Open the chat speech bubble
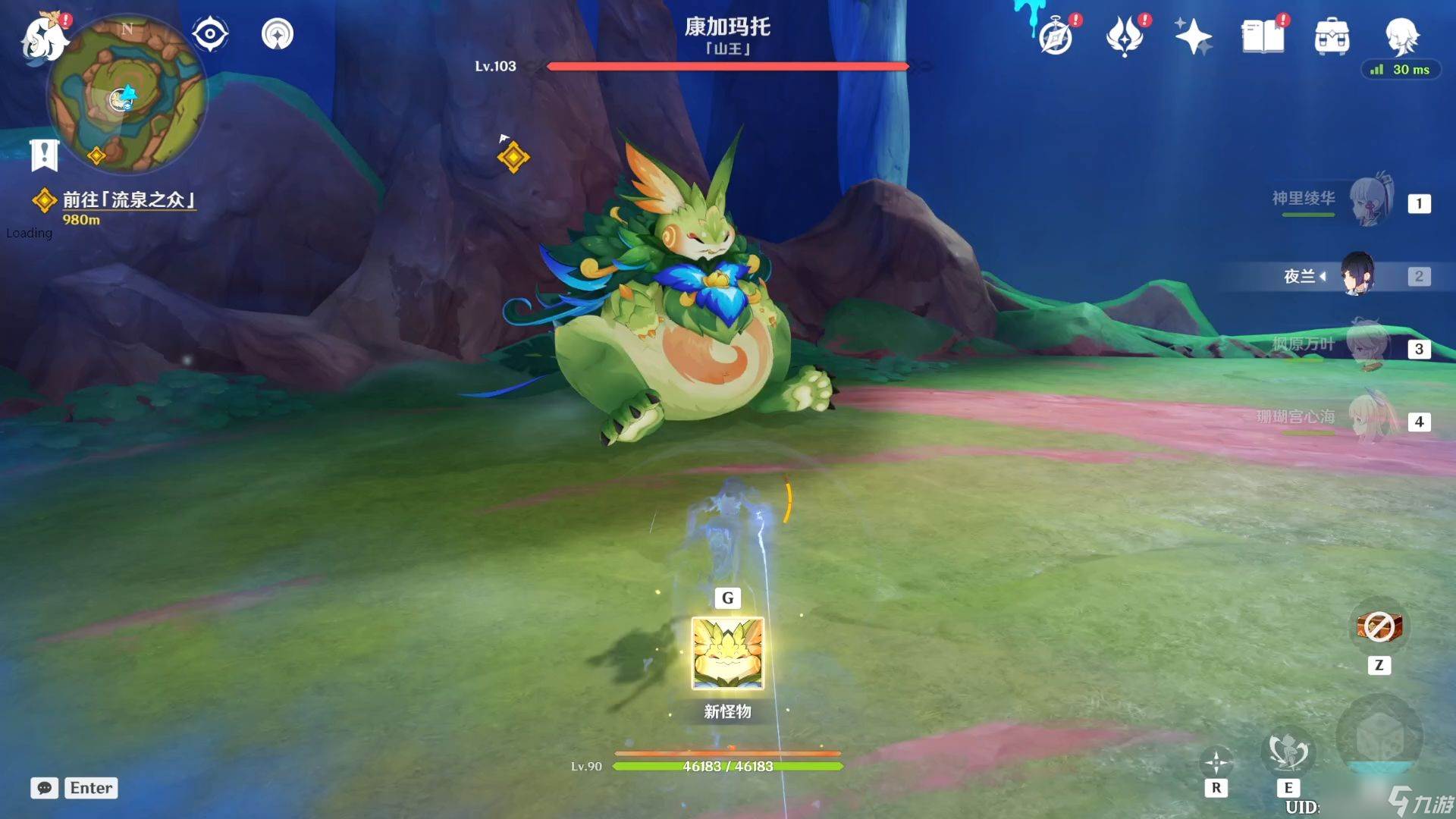This screenshot has height=819, width=1456. 44,788
